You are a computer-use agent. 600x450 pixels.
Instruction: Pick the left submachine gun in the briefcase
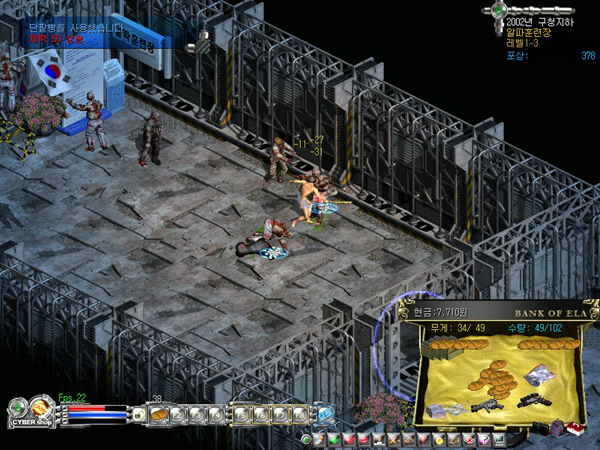click(485, 406)
